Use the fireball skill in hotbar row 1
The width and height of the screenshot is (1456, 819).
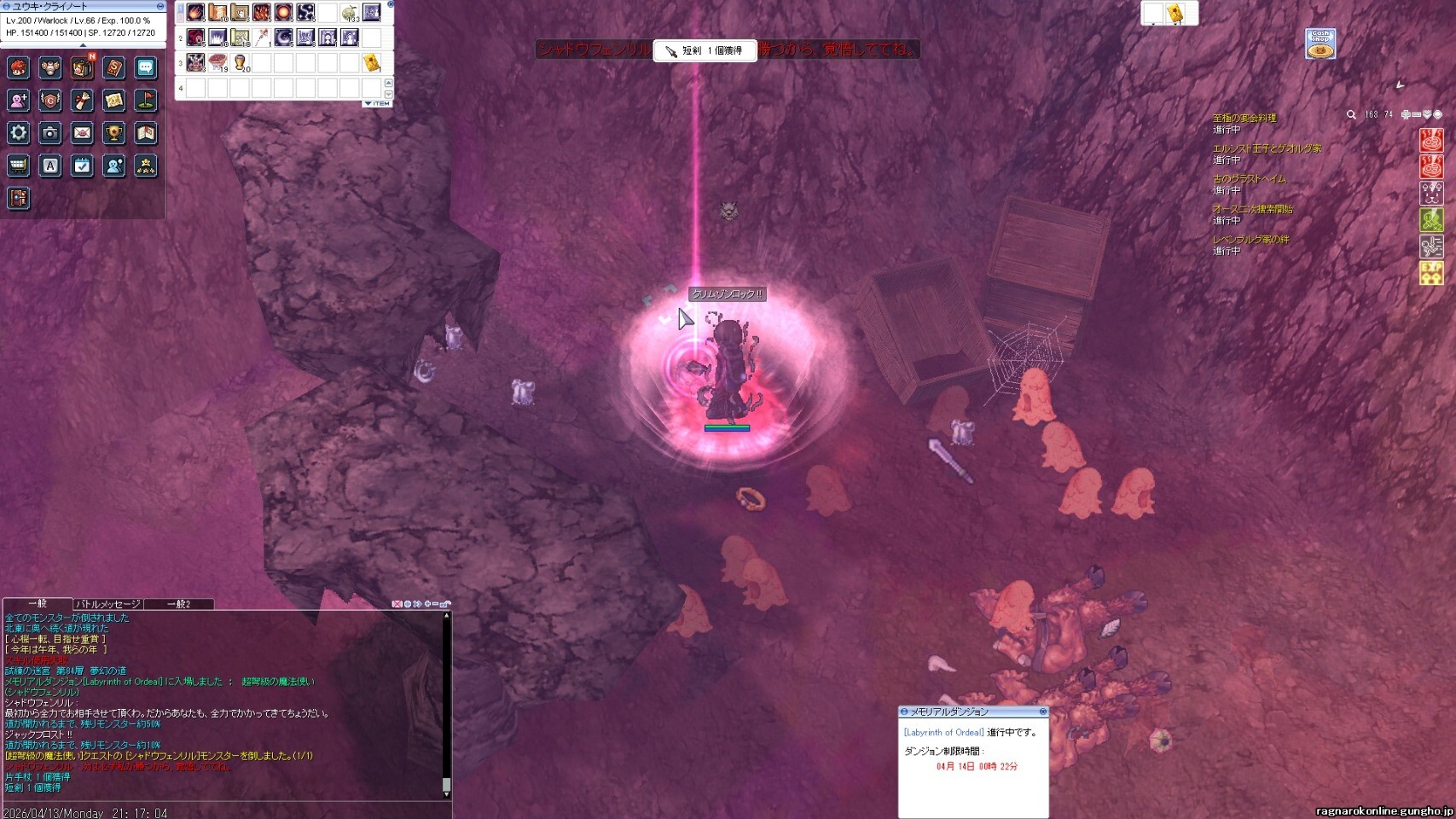(x=195, y=13)
